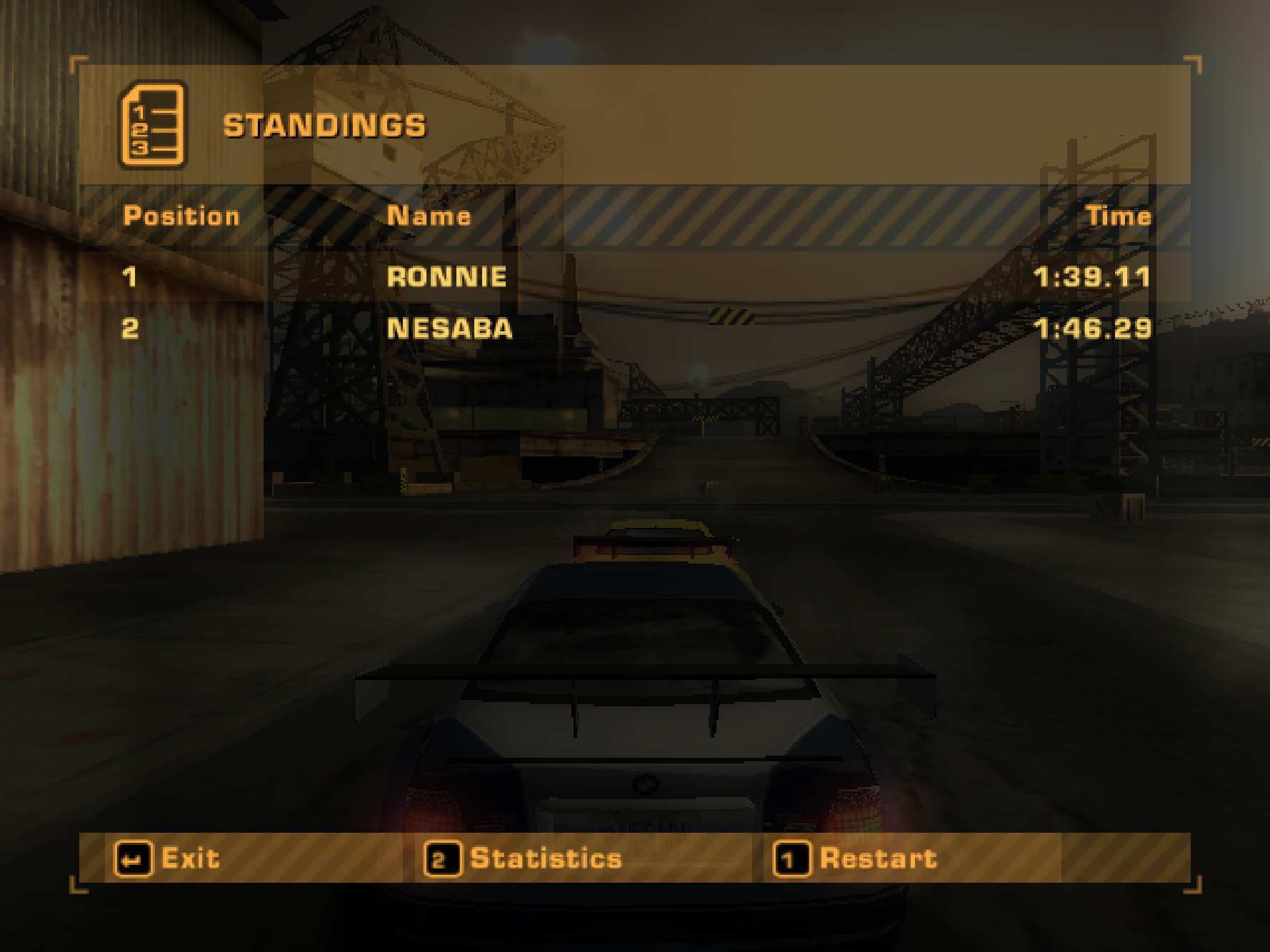1270x952 pixels.
Task: Restart the race
Action: tap(856, 858)
